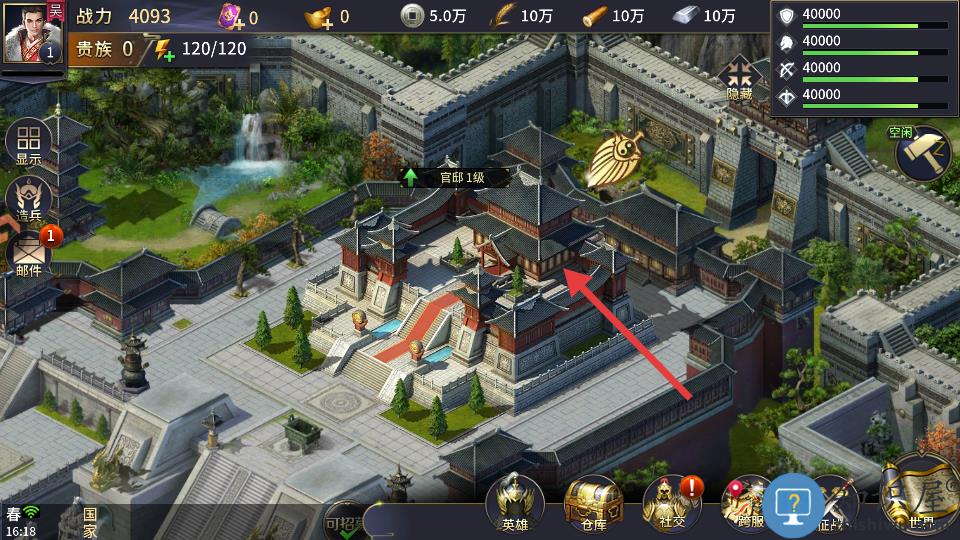Screen dimensions: 960x540
Task: Open the 英雄 heroes menu
Action: (514, 503)
